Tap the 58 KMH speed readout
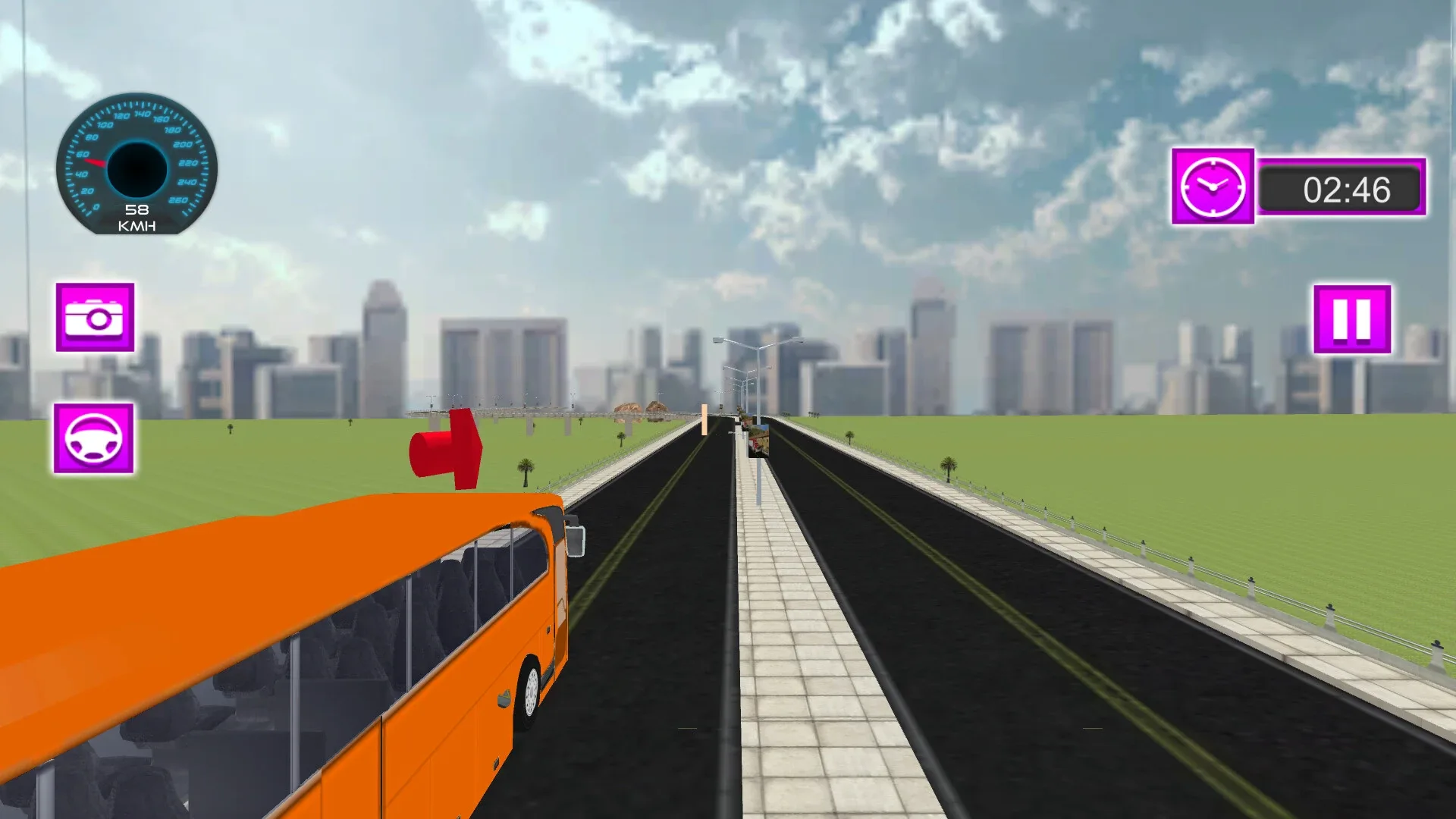1456x819 pixels. 136,215
